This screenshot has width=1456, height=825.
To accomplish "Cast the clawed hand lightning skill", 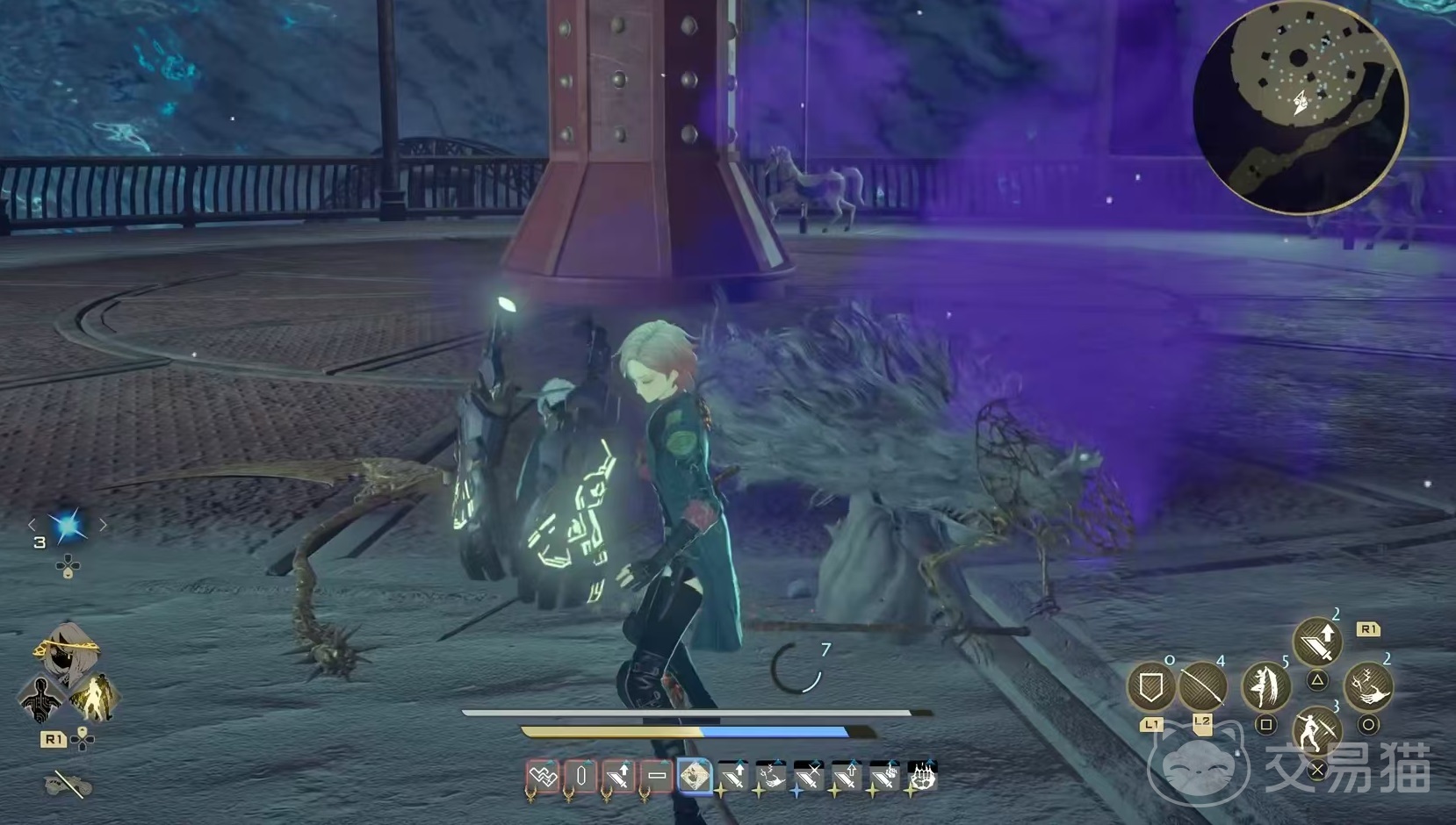I will pyautogui.click(x=1368, y=685).
